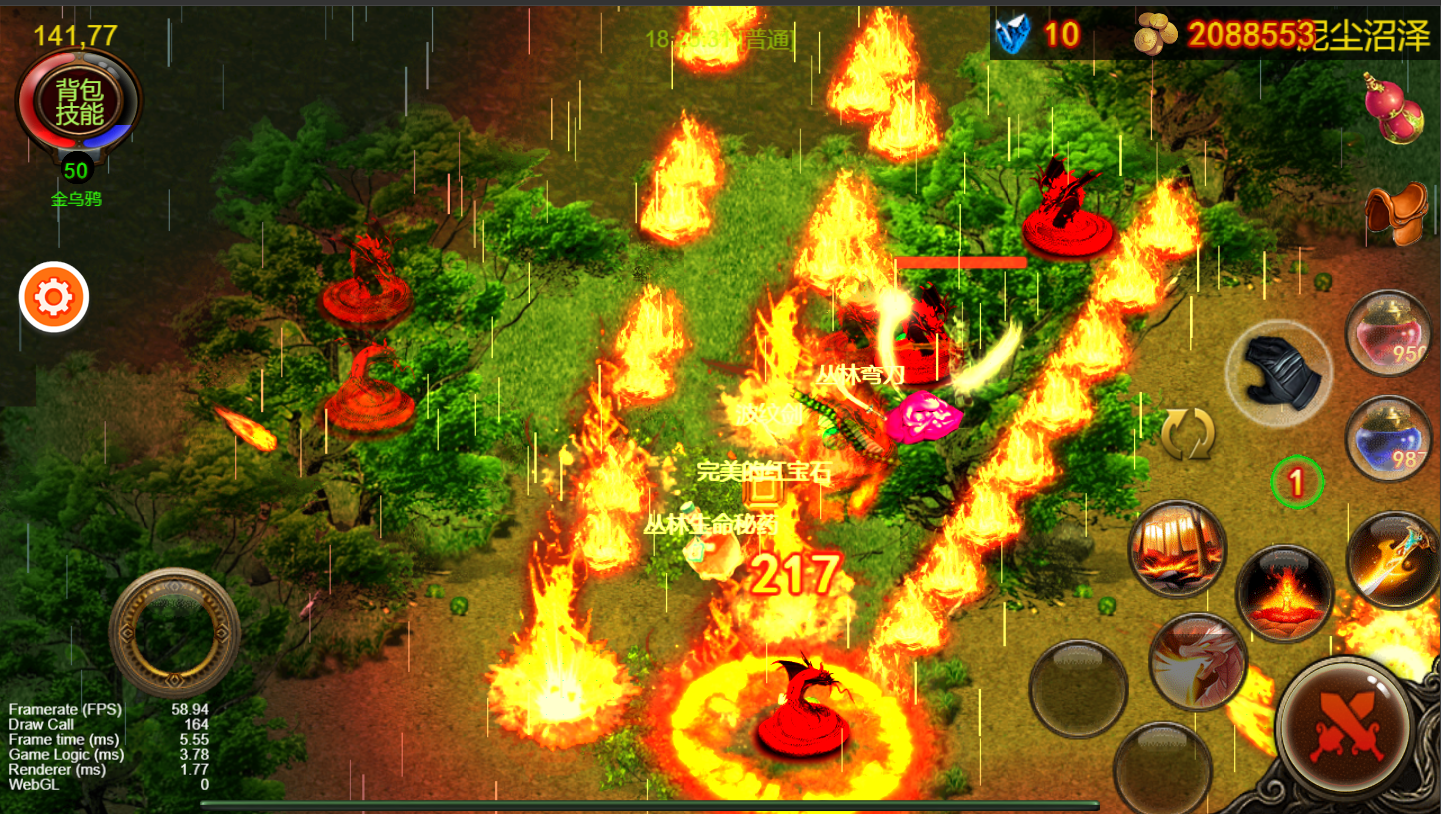
Task: Activate the burning forest skill
Action: pos(1177,550)
